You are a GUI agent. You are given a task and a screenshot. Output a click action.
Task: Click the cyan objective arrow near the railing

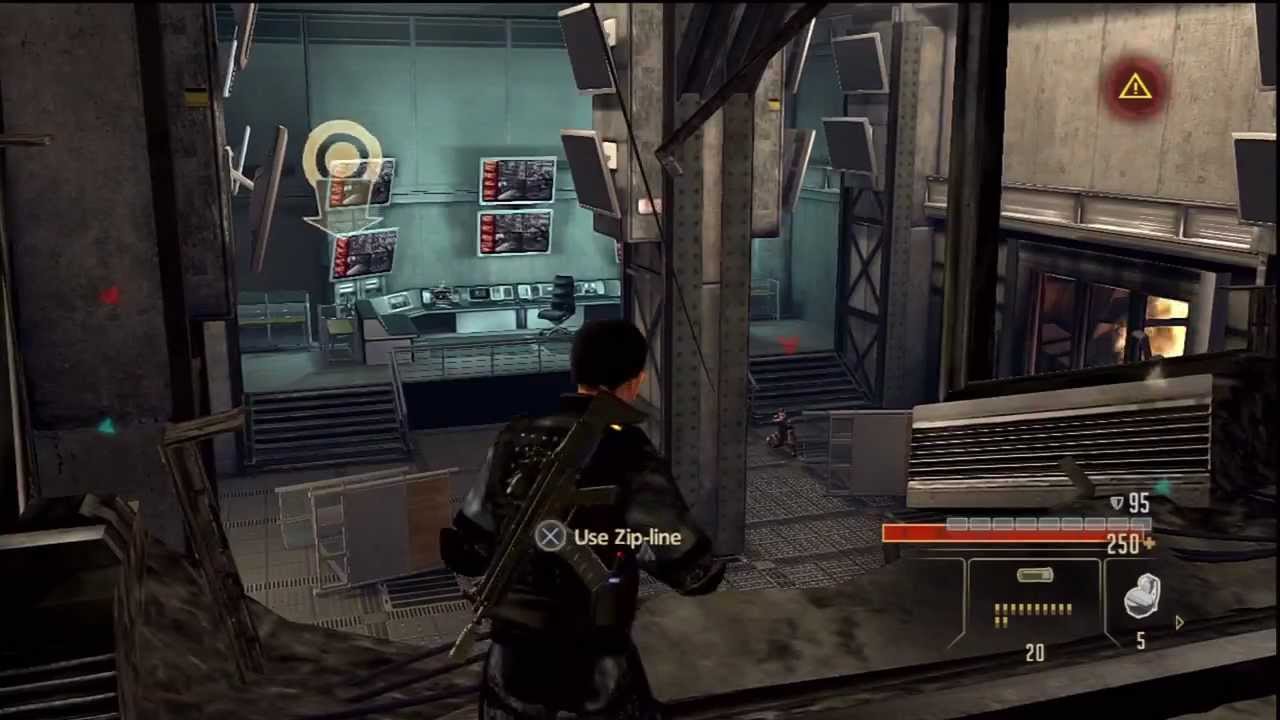(107, 427)
